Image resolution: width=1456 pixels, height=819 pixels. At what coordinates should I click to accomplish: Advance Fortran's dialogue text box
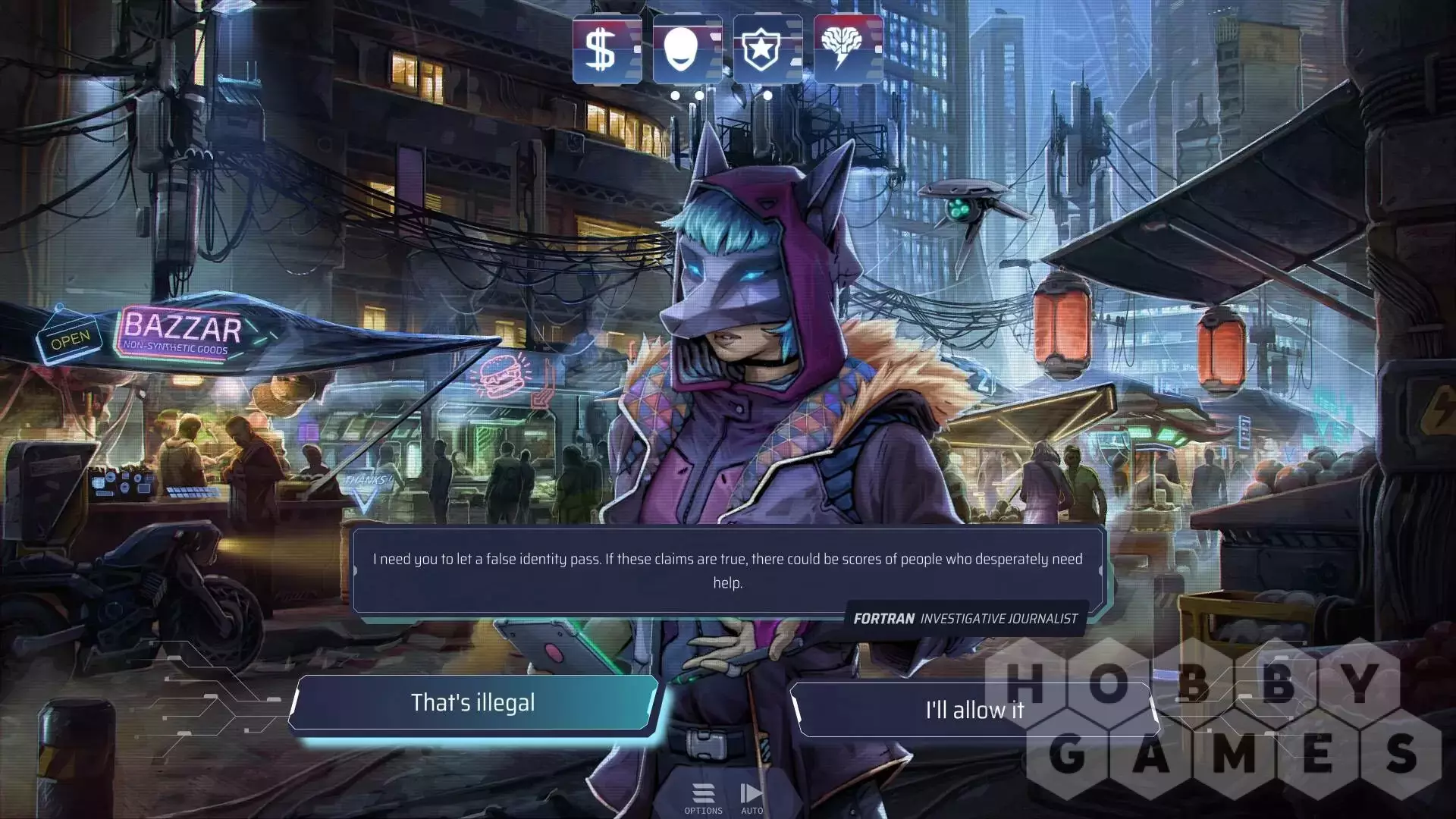[x=727, y=570]
